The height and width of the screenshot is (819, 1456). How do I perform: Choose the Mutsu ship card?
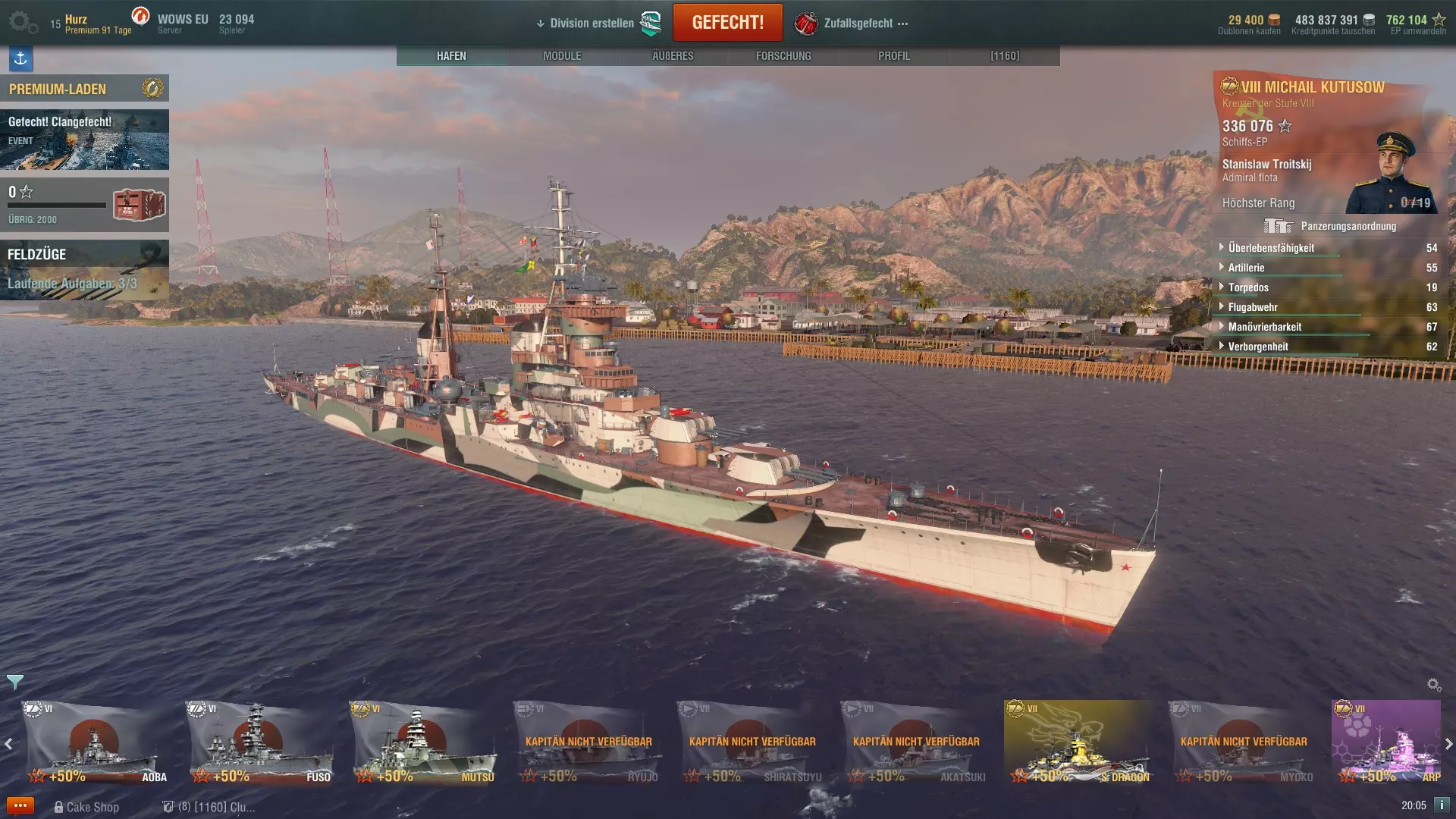pyautogui.click(x=425, y=742)
